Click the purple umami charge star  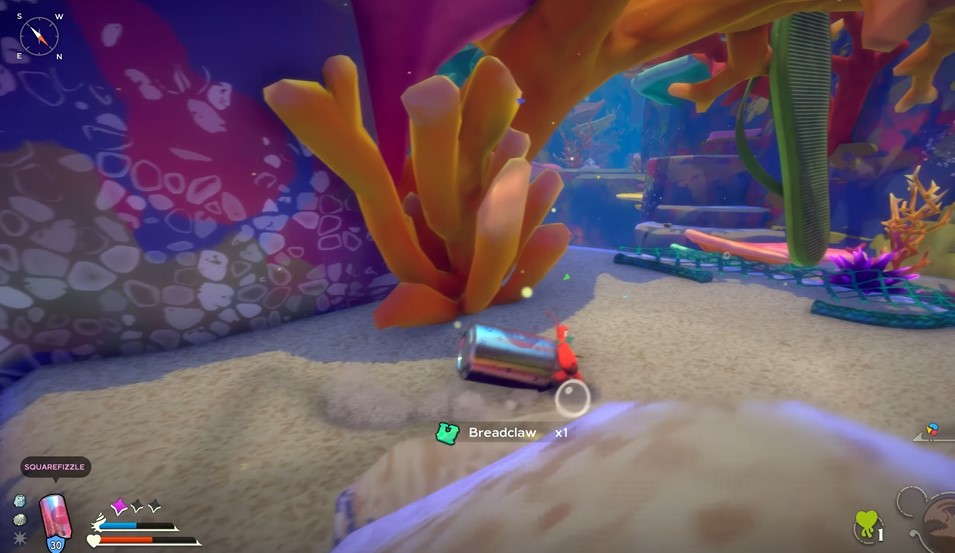point(119,507)
